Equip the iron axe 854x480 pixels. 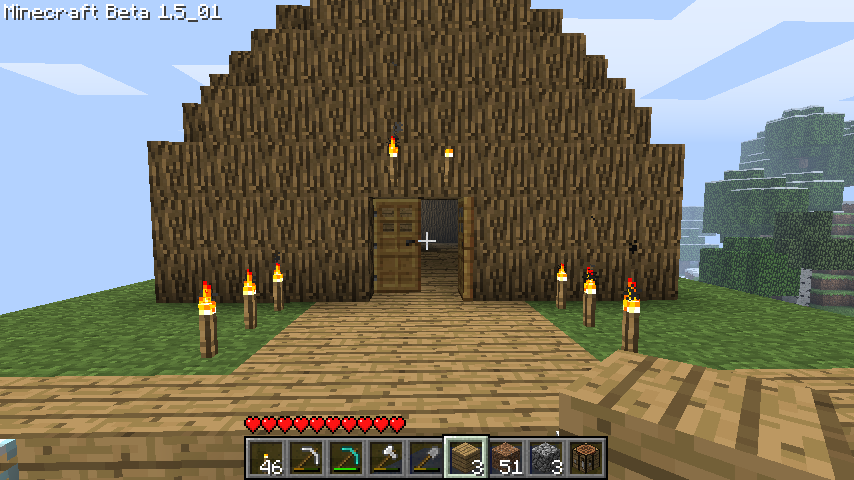tap(386, 458)
